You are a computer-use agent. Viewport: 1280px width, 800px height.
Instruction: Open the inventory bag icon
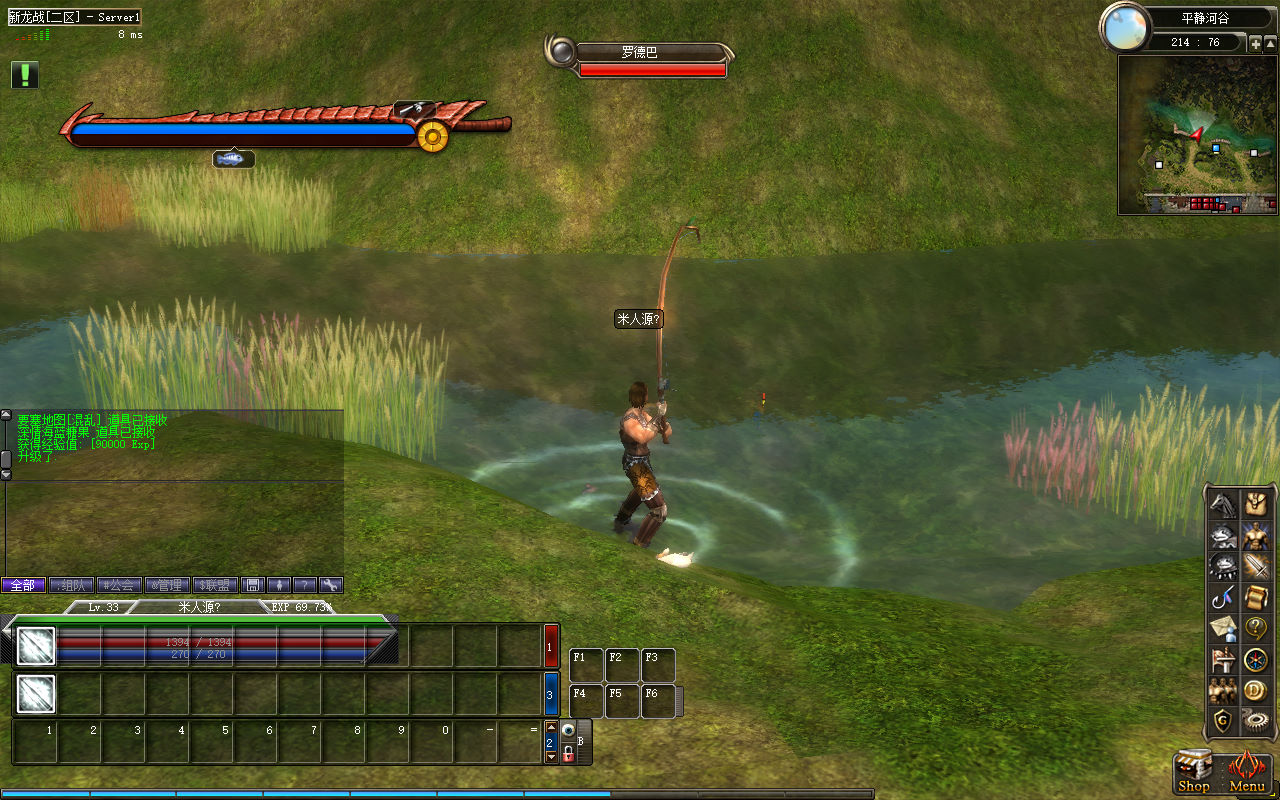pyautogui.click(x=1256, y=504)
